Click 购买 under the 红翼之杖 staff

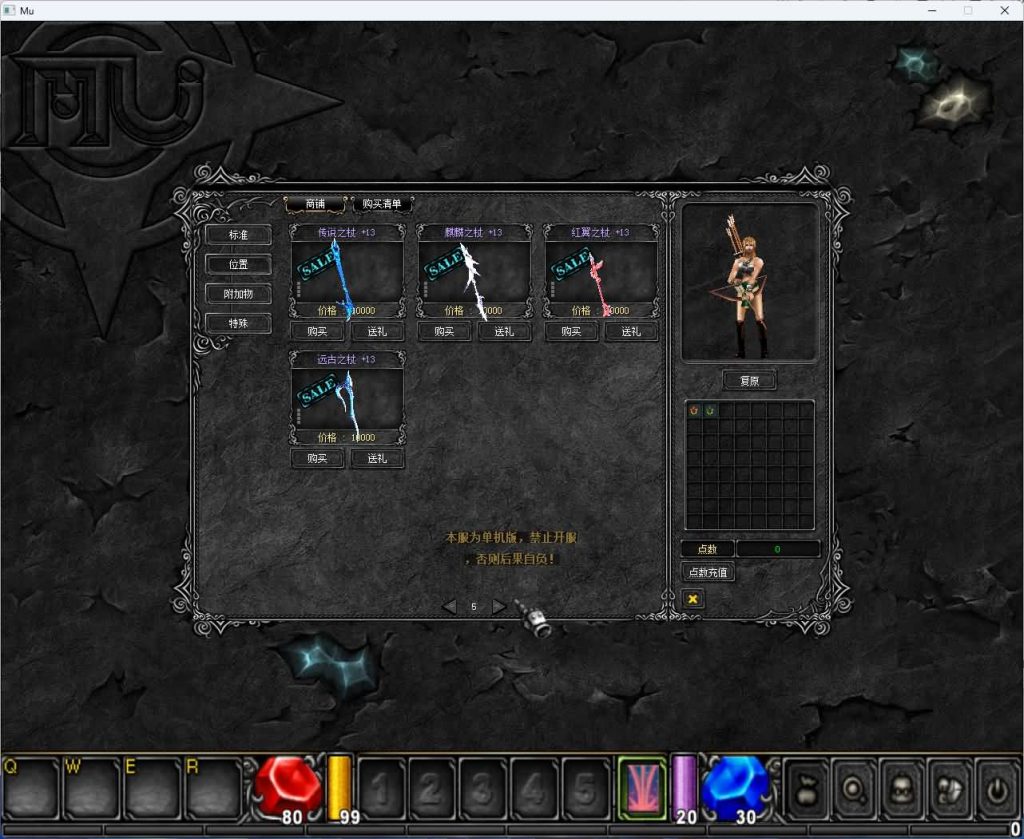tap(571, 332)
